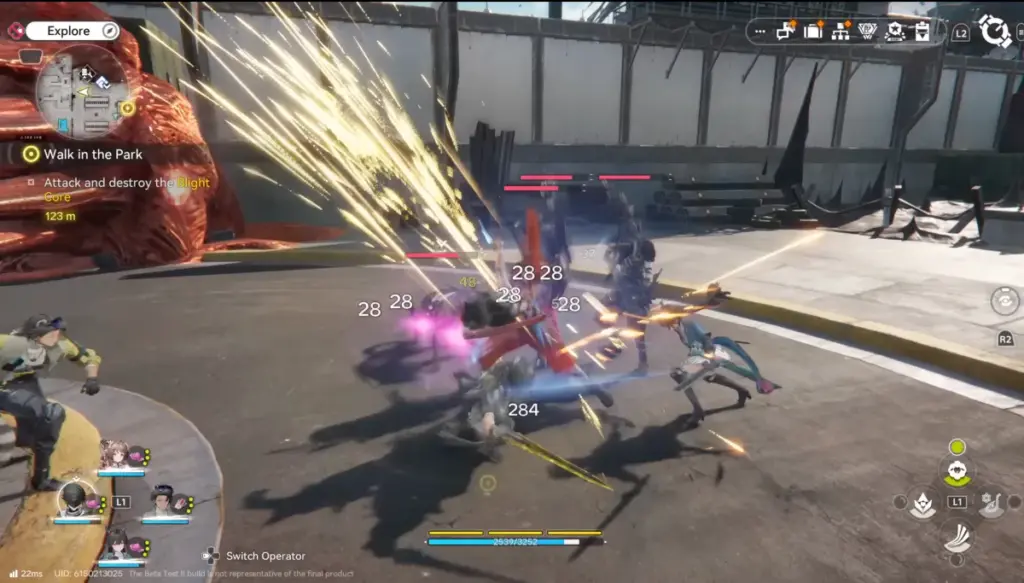This screenshot has width=1024, height=583.
Task: Open the three-dots more menu
Action: pyautogui.click(x=760, y=32)
